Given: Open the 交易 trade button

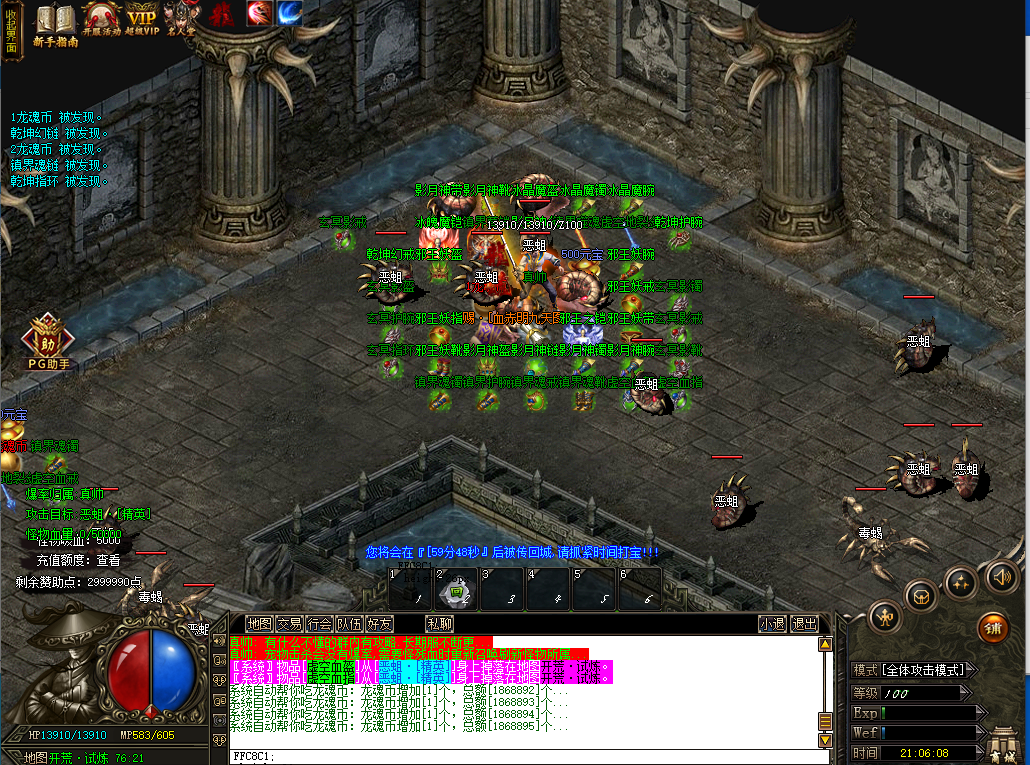Looking at the screenshot, I should 289,624.
